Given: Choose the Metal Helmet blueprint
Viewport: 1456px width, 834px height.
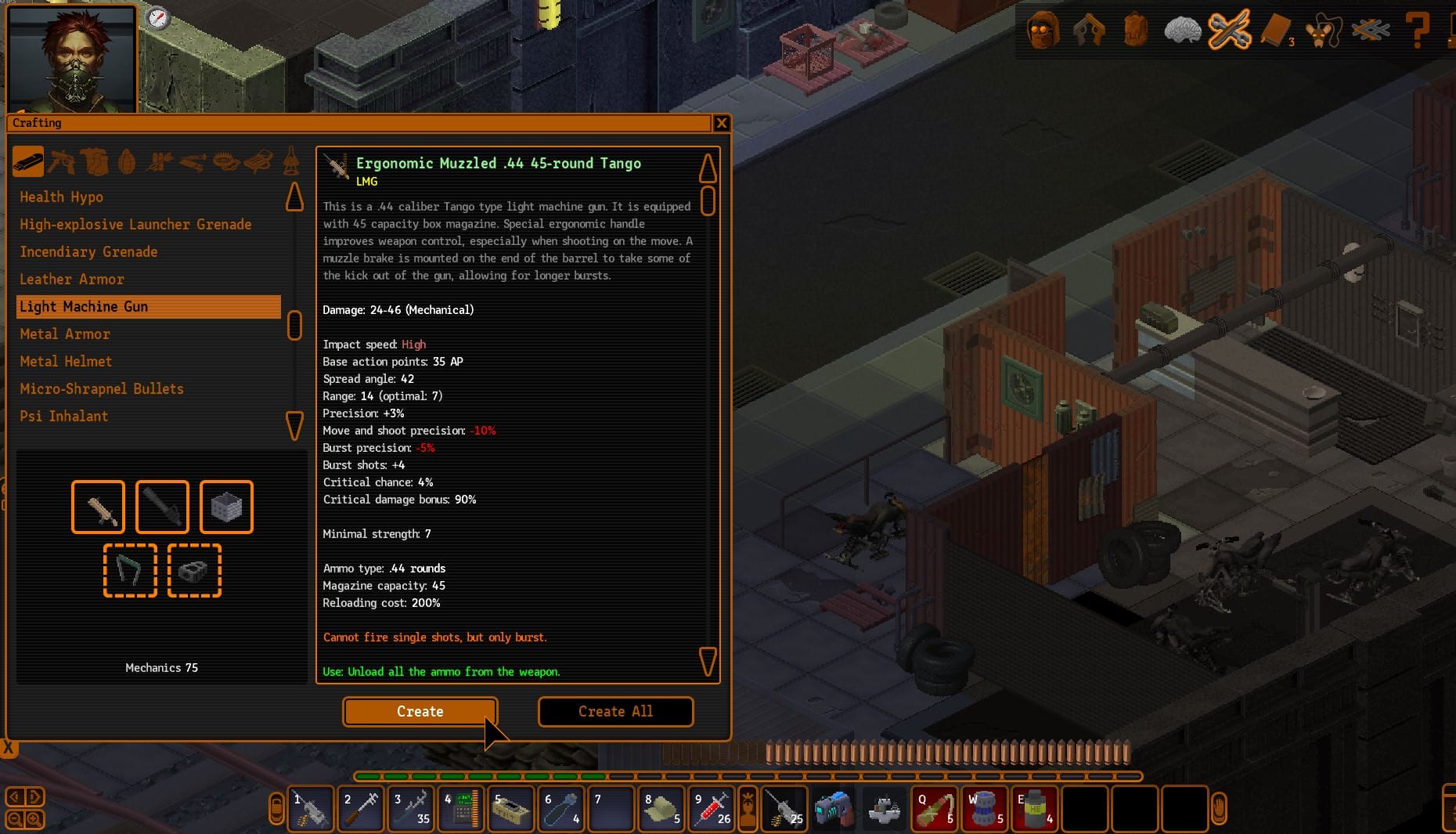Looking at the screenshot, I should point(66,362).
